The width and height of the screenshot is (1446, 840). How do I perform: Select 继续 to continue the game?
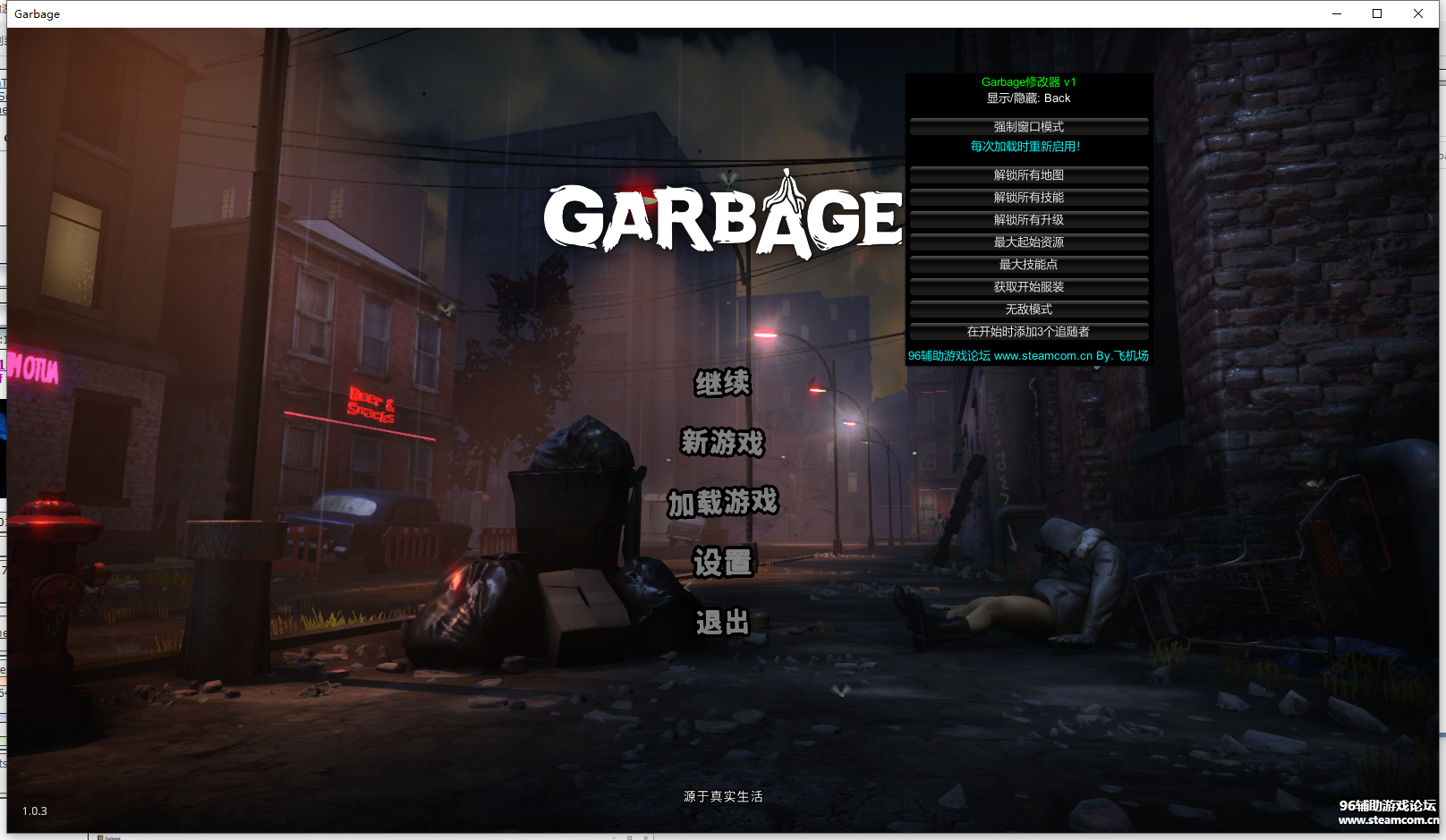(x=723, y=384)
